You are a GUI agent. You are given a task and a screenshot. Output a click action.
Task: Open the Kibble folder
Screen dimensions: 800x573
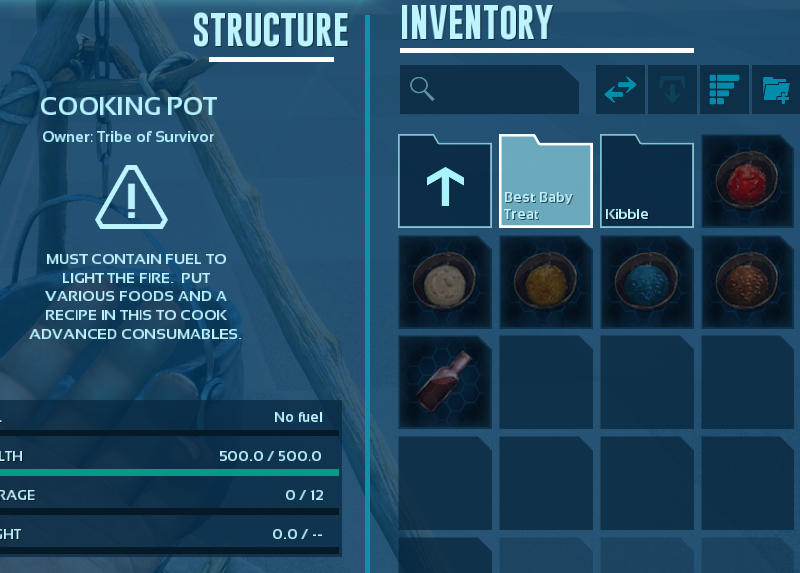[x=647, y=181]
